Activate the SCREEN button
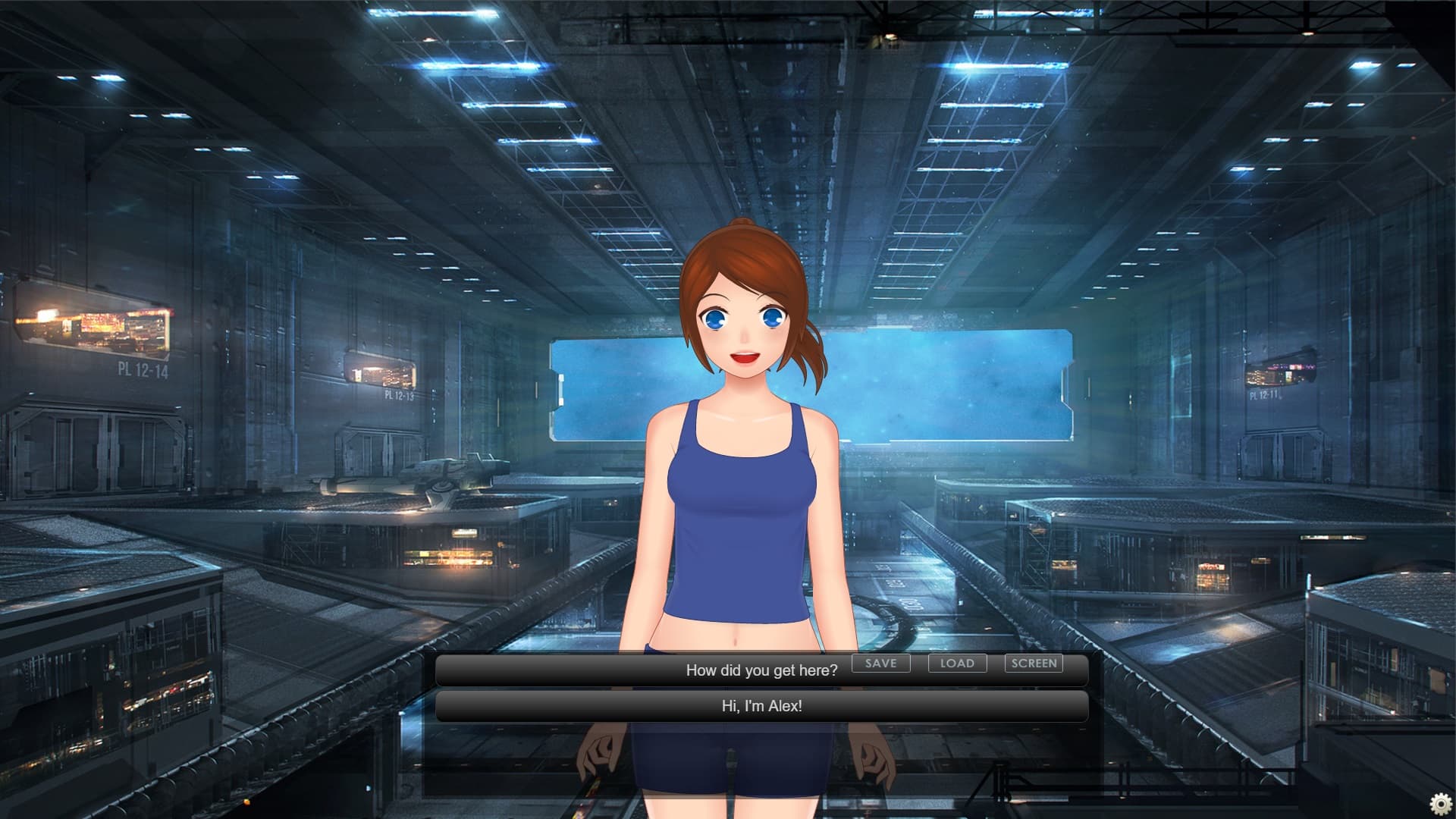Screen dimensions: 1456x819 pos(1034,664)
